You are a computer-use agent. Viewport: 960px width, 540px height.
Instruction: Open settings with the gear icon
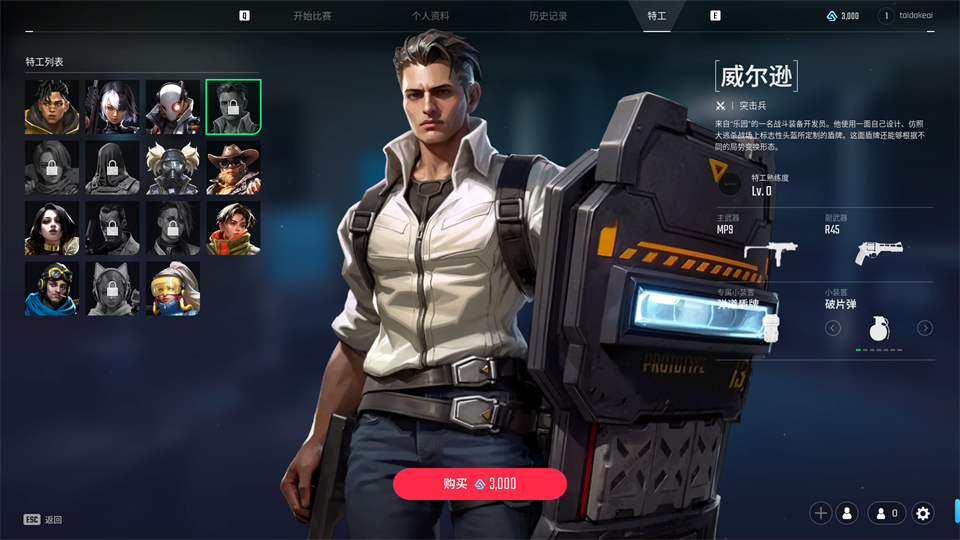tap(923, 513)
